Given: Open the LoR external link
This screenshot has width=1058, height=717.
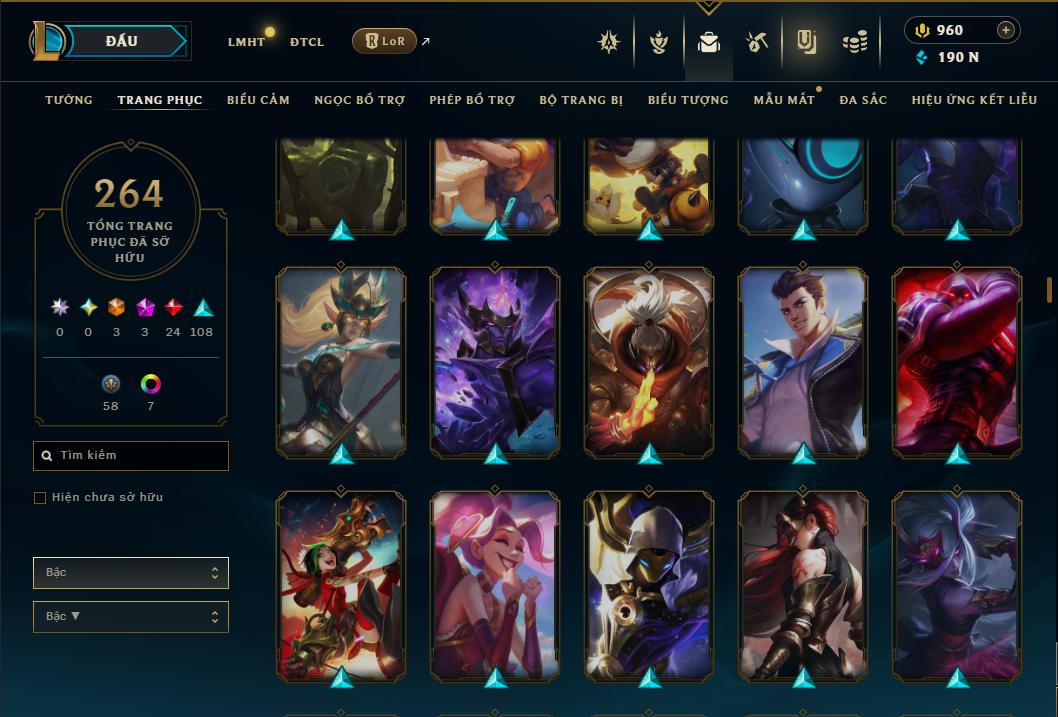Looking at the screenshot, I should (385, 41).
